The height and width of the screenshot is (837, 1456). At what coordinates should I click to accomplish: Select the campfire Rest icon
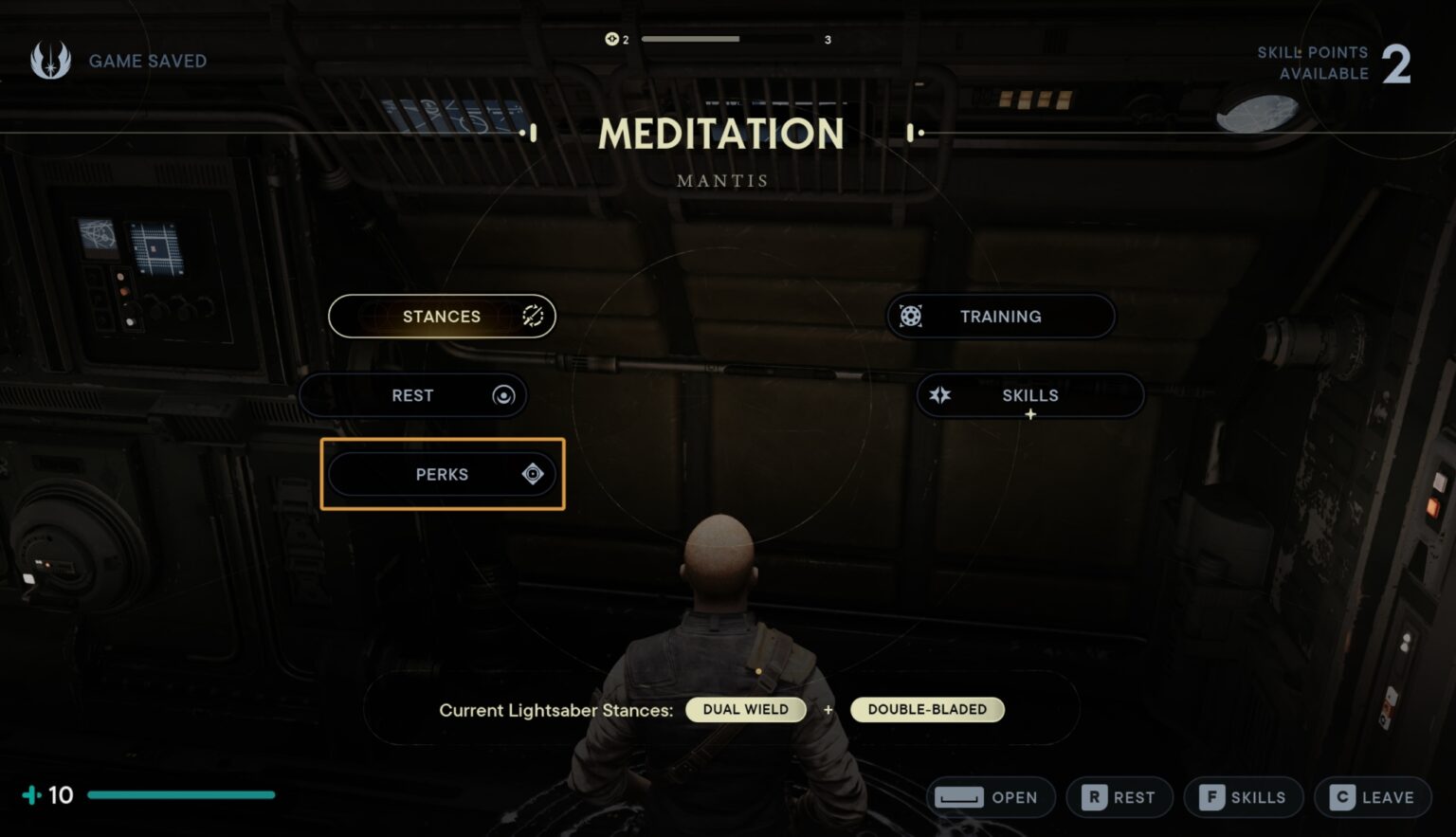(x=504, y=395)
